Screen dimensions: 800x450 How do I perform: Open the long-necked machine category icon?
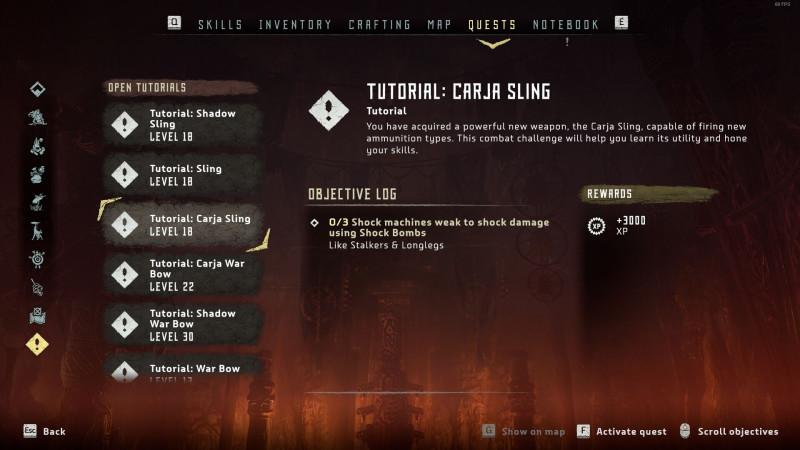pos(37,231)
